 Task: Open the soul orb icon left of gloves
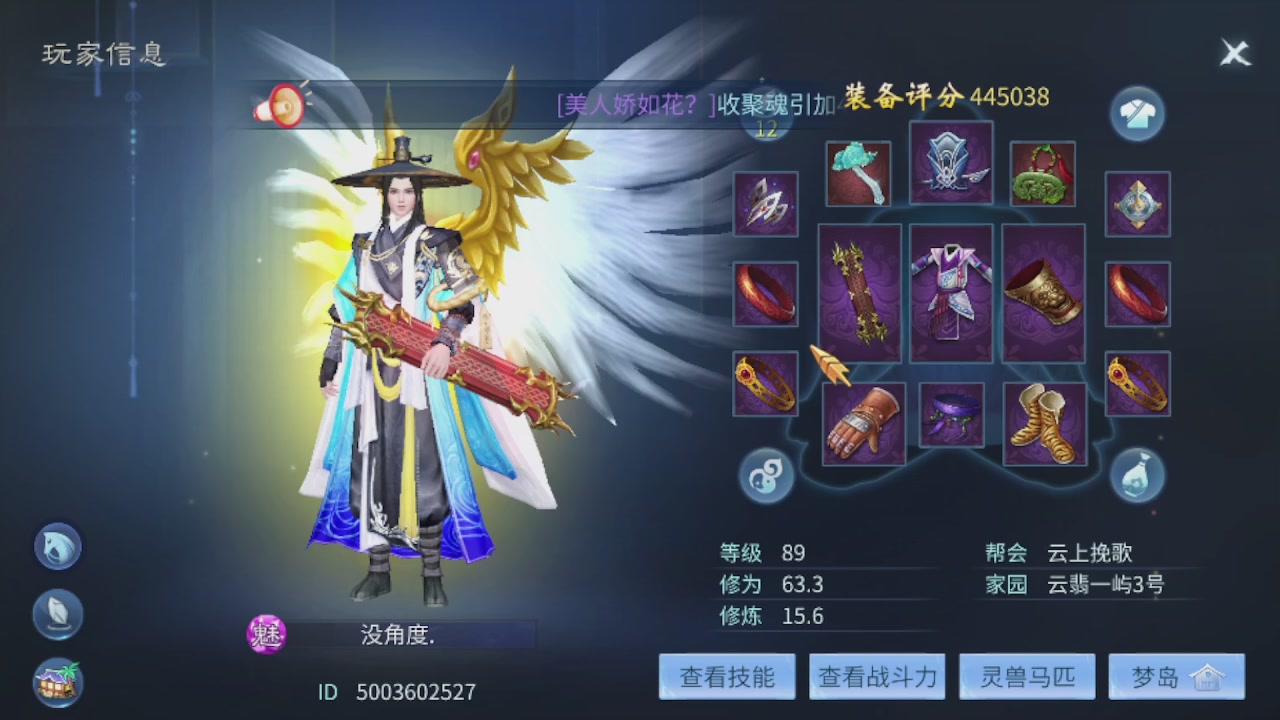[765, 478]
